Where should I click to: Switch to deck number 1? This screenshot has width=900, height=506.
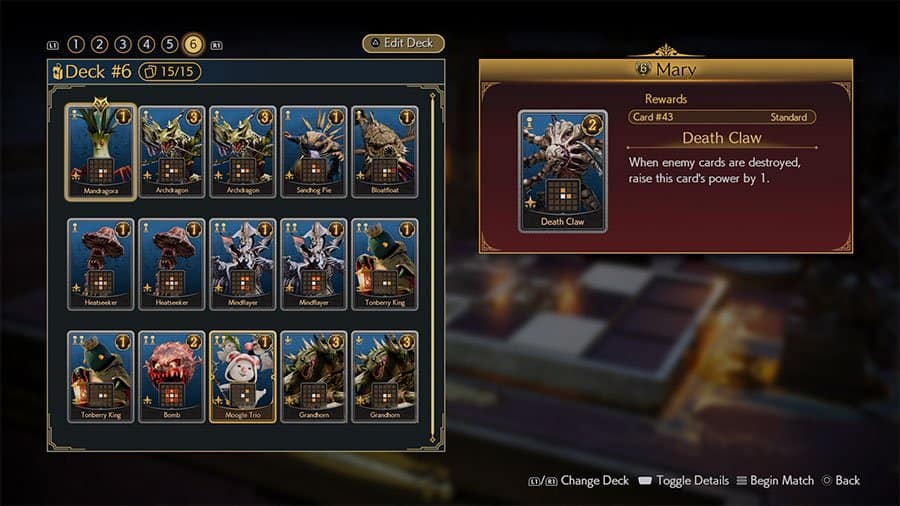pos(76,44)
